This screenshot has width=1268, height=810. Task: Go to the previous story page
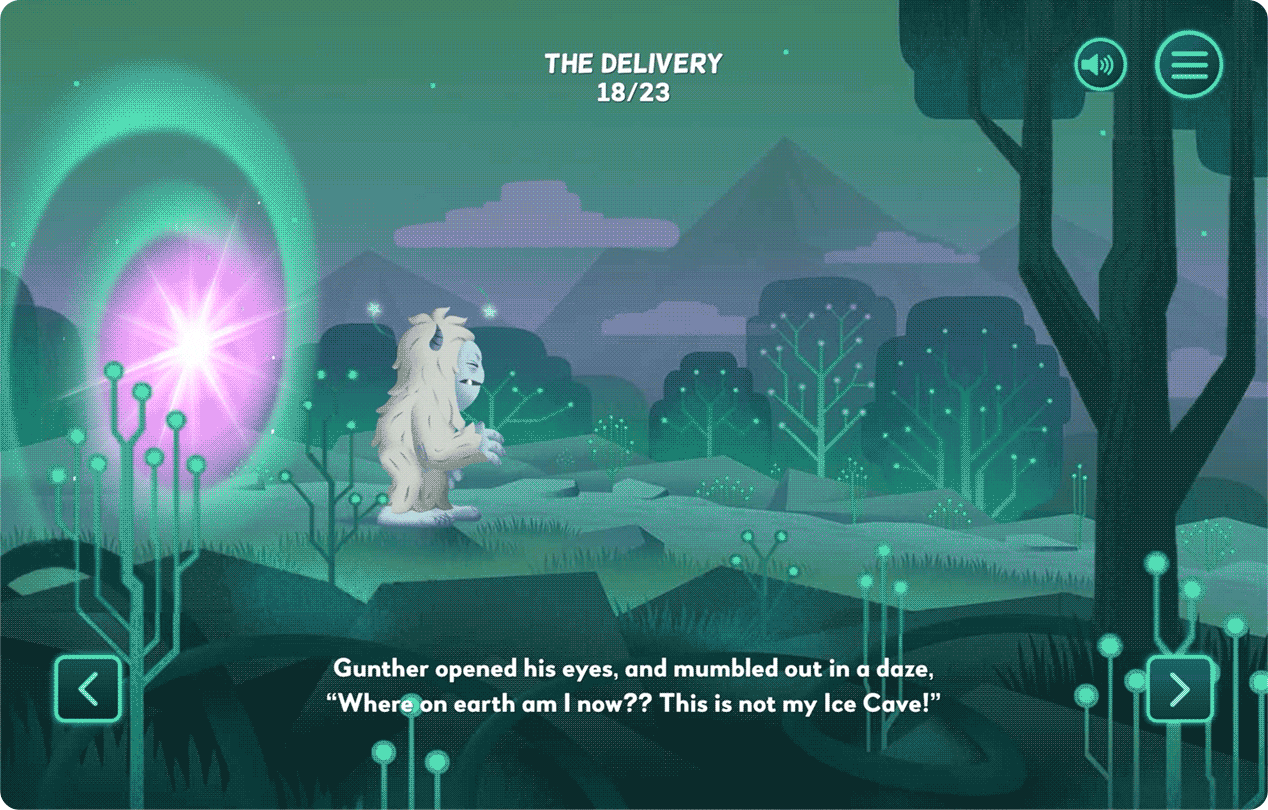point(88,689)
